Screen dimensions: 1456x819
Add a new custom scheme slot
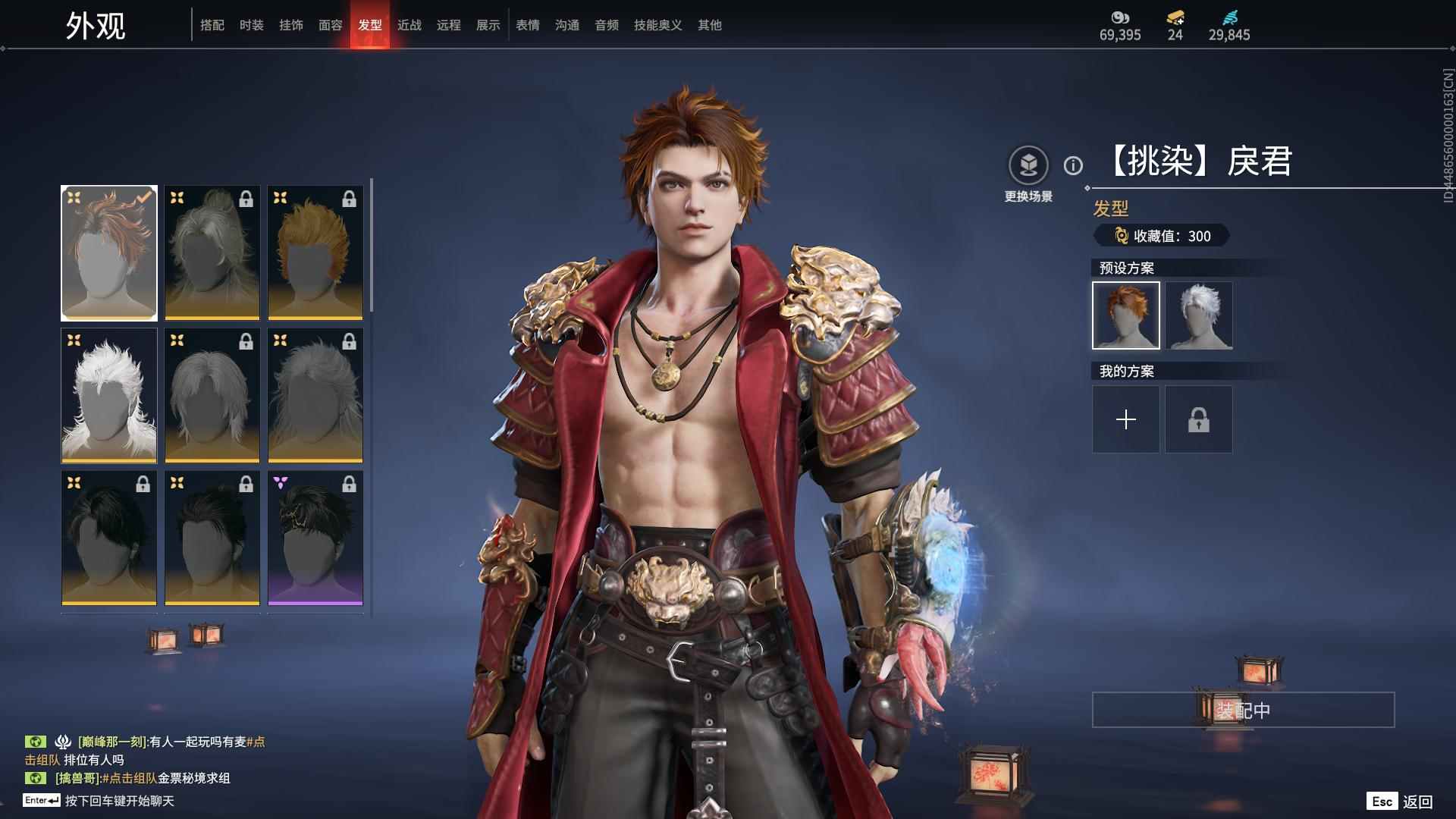1126,419
